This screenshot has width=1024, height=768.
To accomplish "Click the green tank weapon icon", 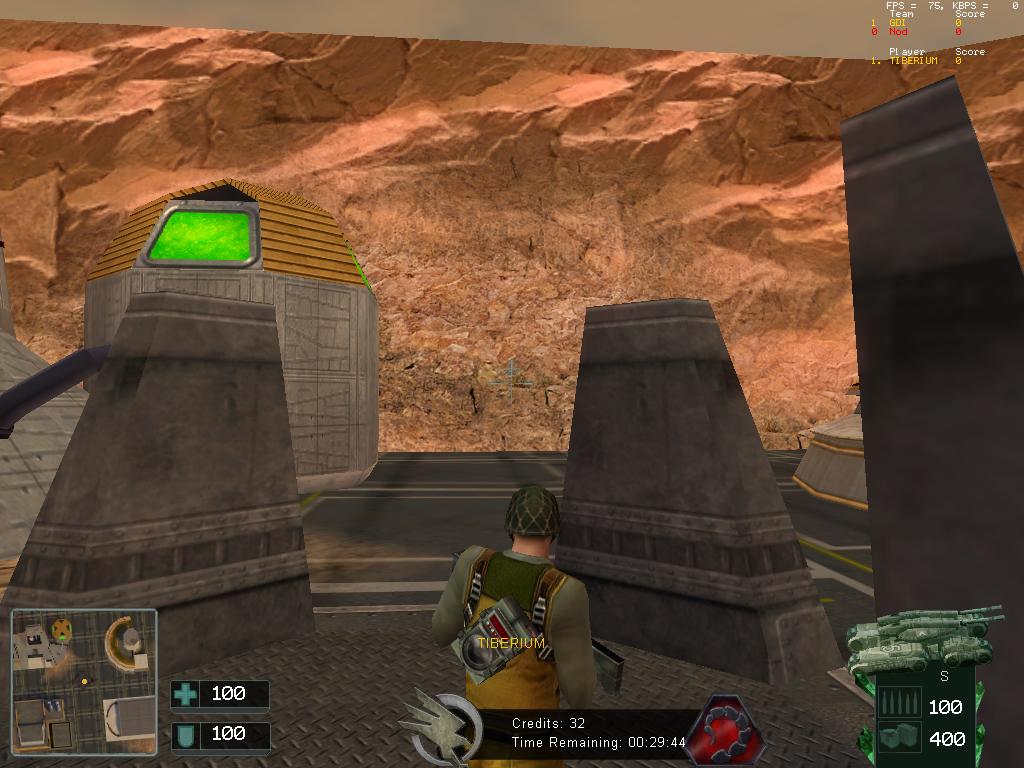I will click(923, 637).
